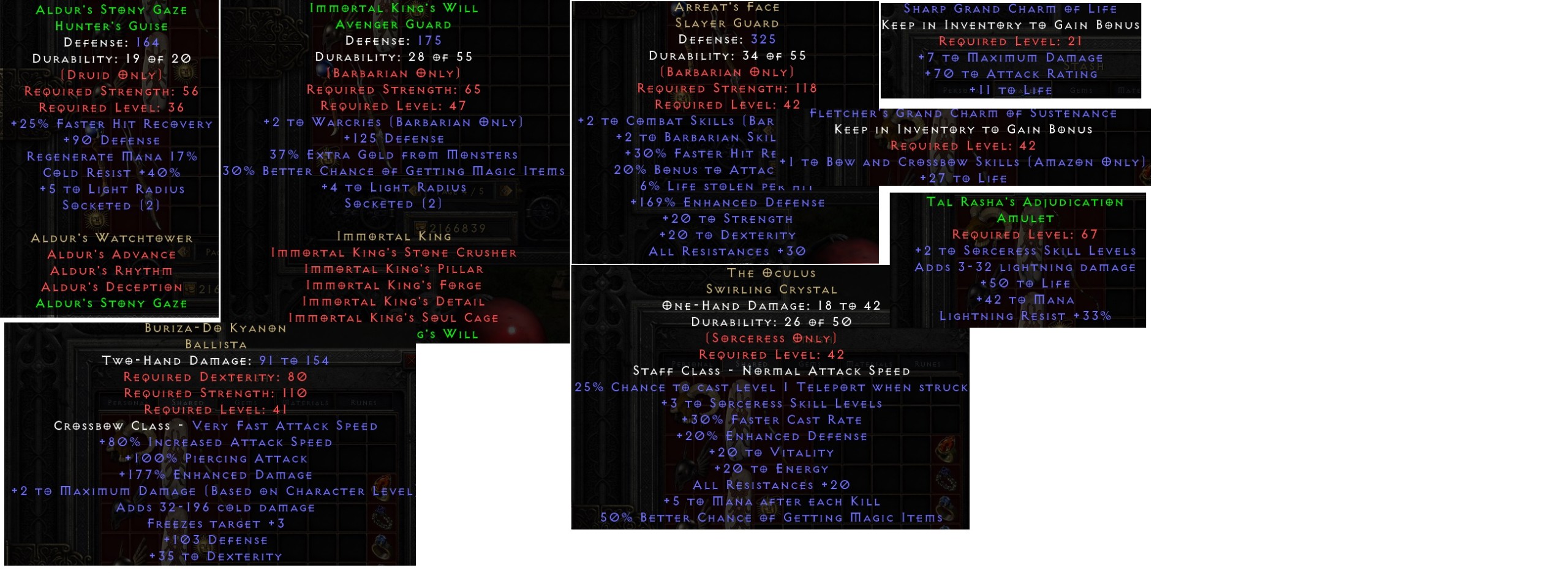1568x576 pixels.
Task: Select the gold ring in the stash grid
Action: click(x=946, y=449)
